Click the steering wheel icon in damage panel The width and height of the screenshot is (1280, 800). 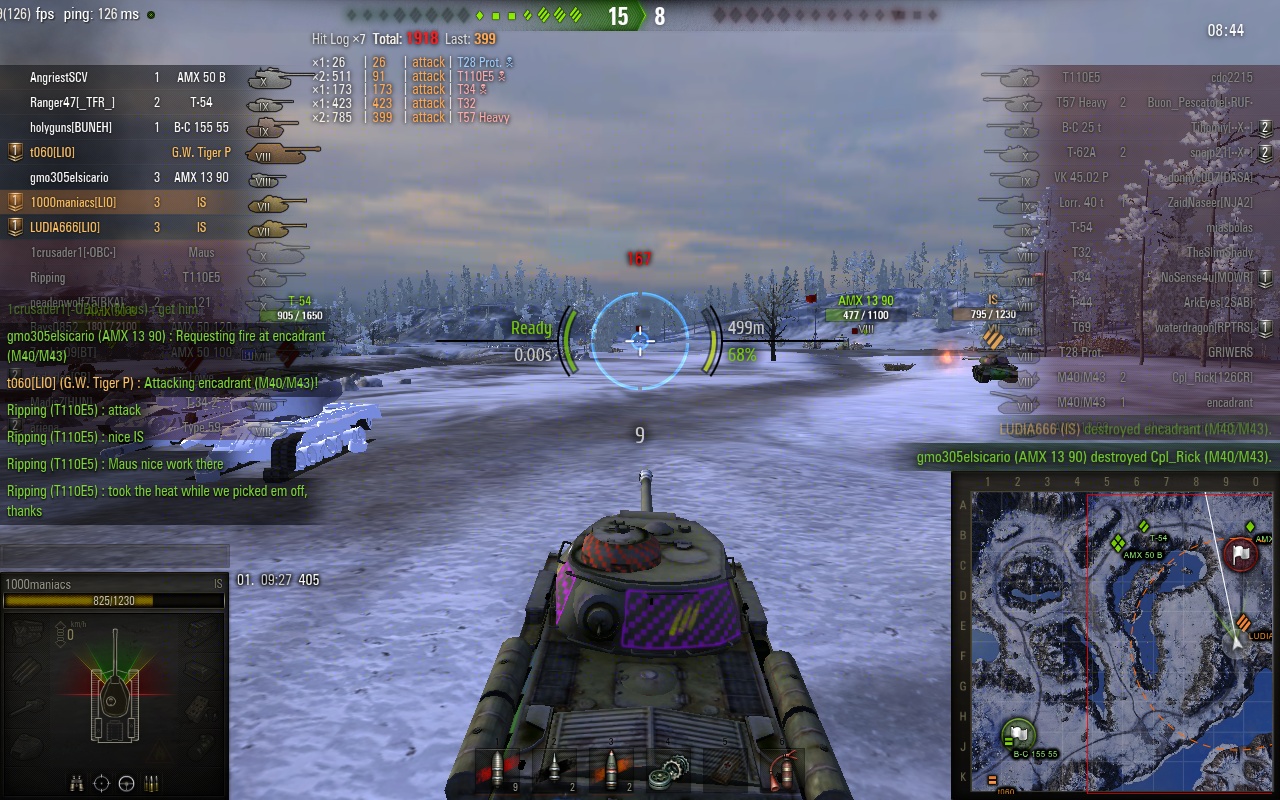pos(127,783)
